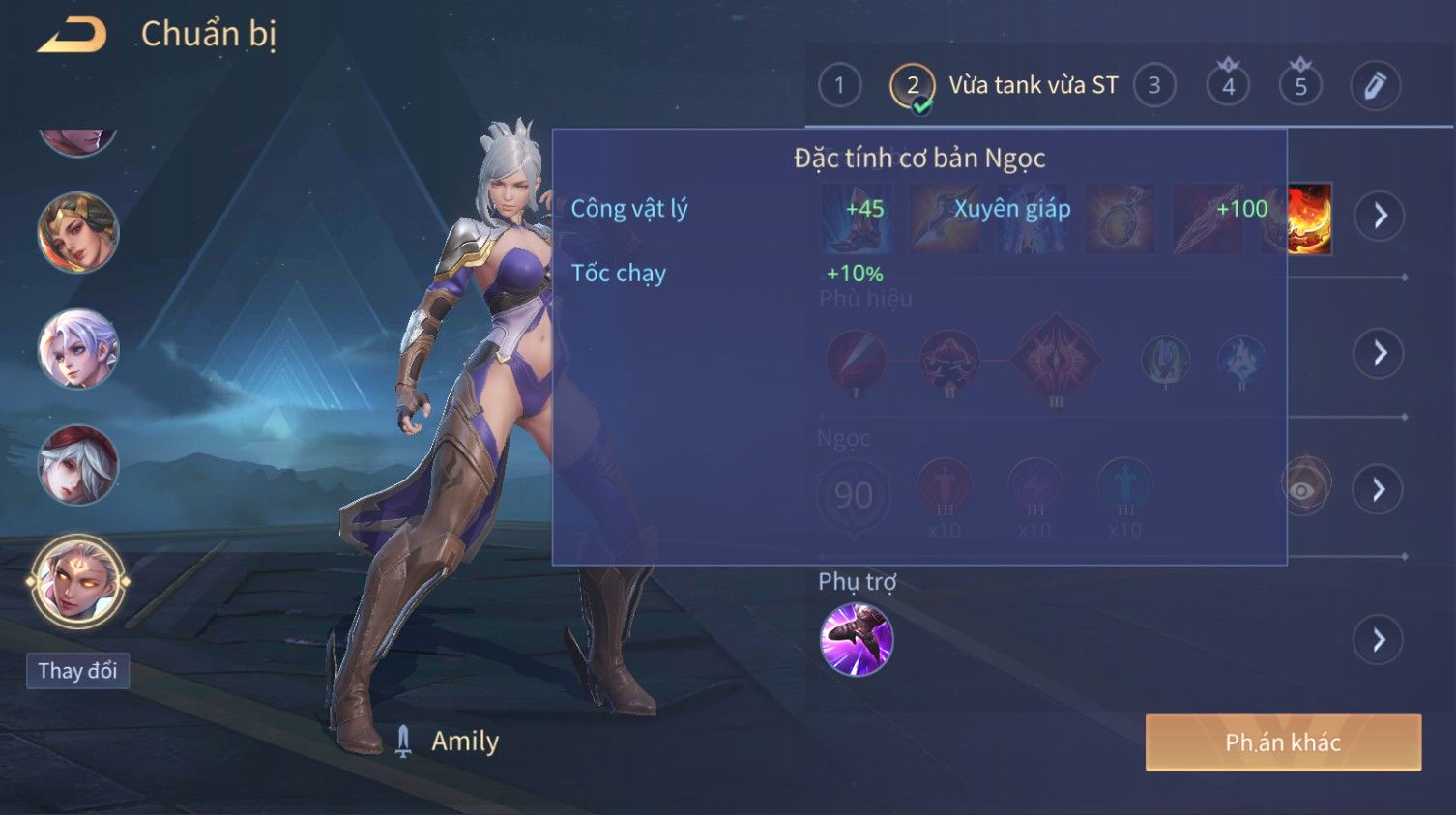The height and width of the screenshot is (815, 1456).
Task: Go back using the return arrow
Action: 73,35
